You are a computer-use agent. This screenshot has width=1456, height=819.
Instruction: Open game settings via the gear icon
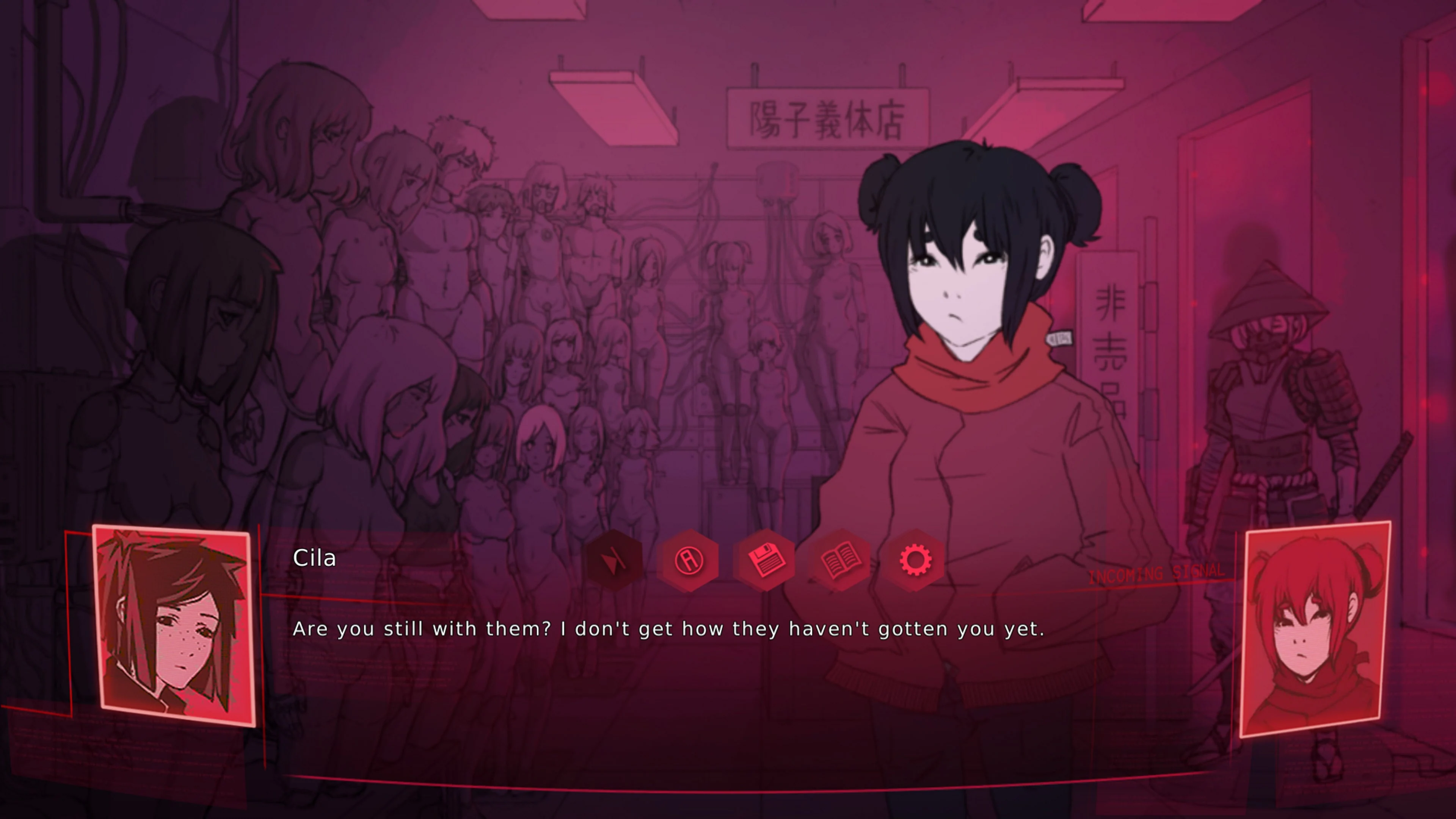[x=916, y=560]
